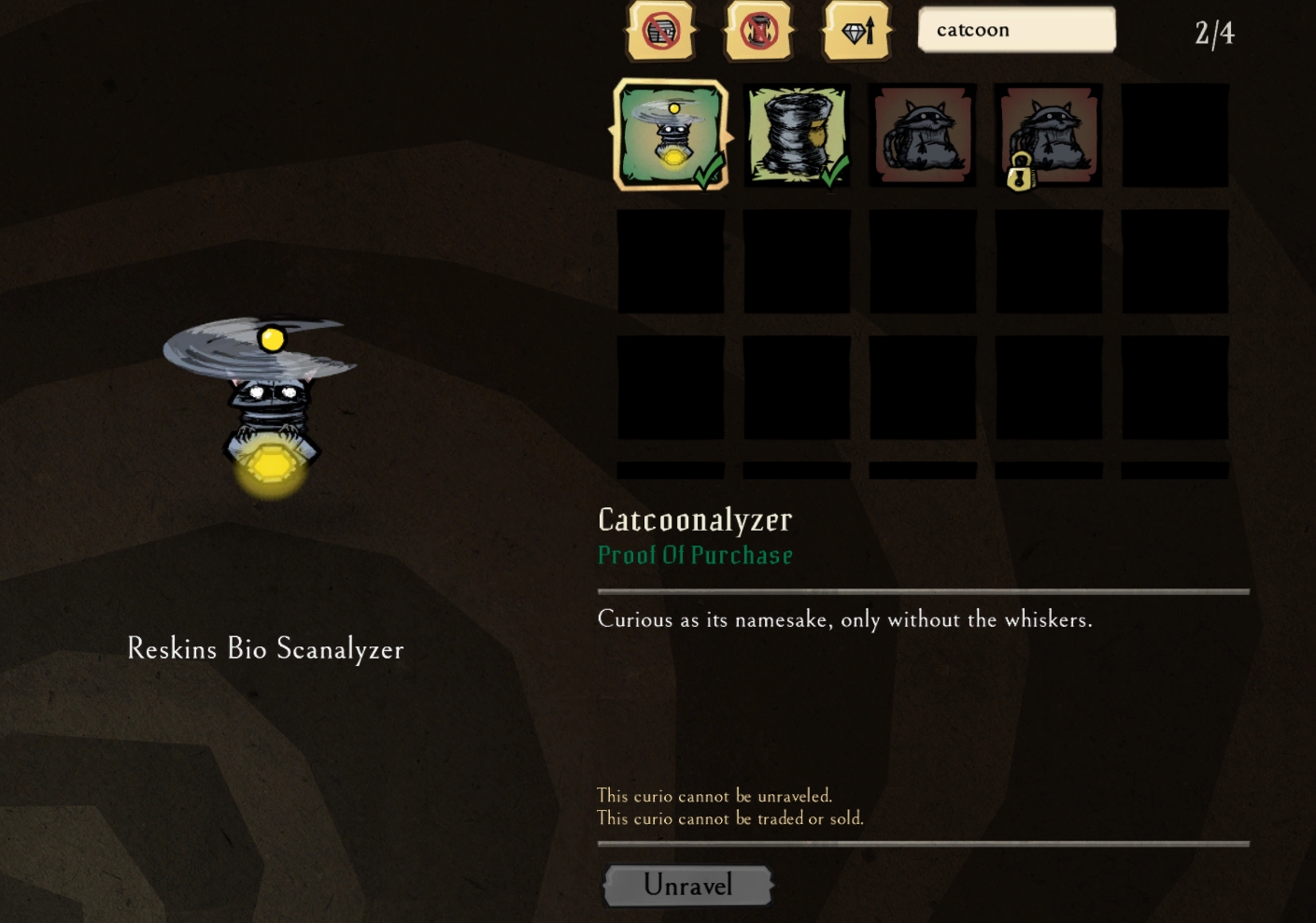Toggle the crossed-out chest filter

[660, 32]
